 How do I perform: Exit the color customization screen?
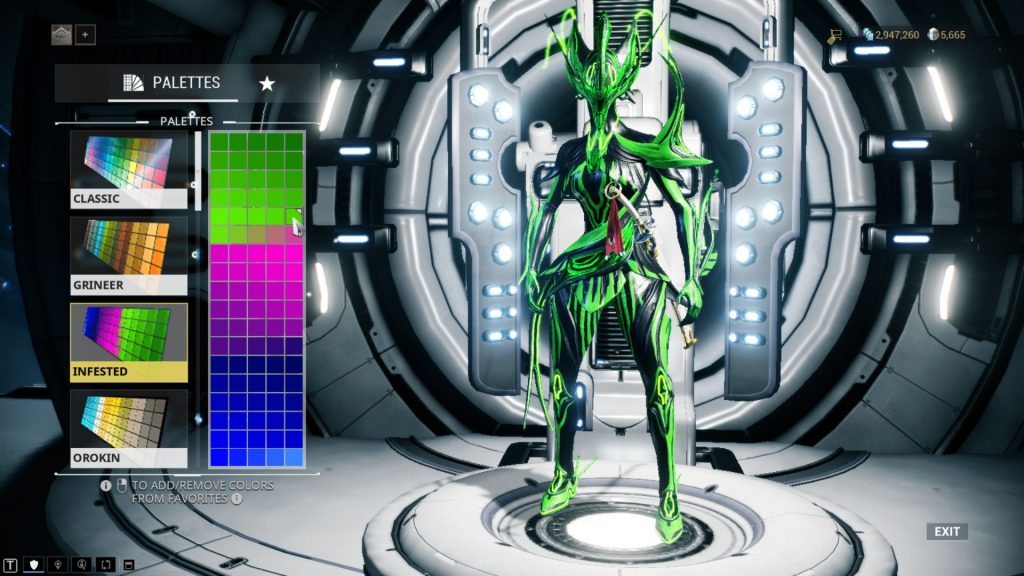pyautogui.click(x=947, y=531)
